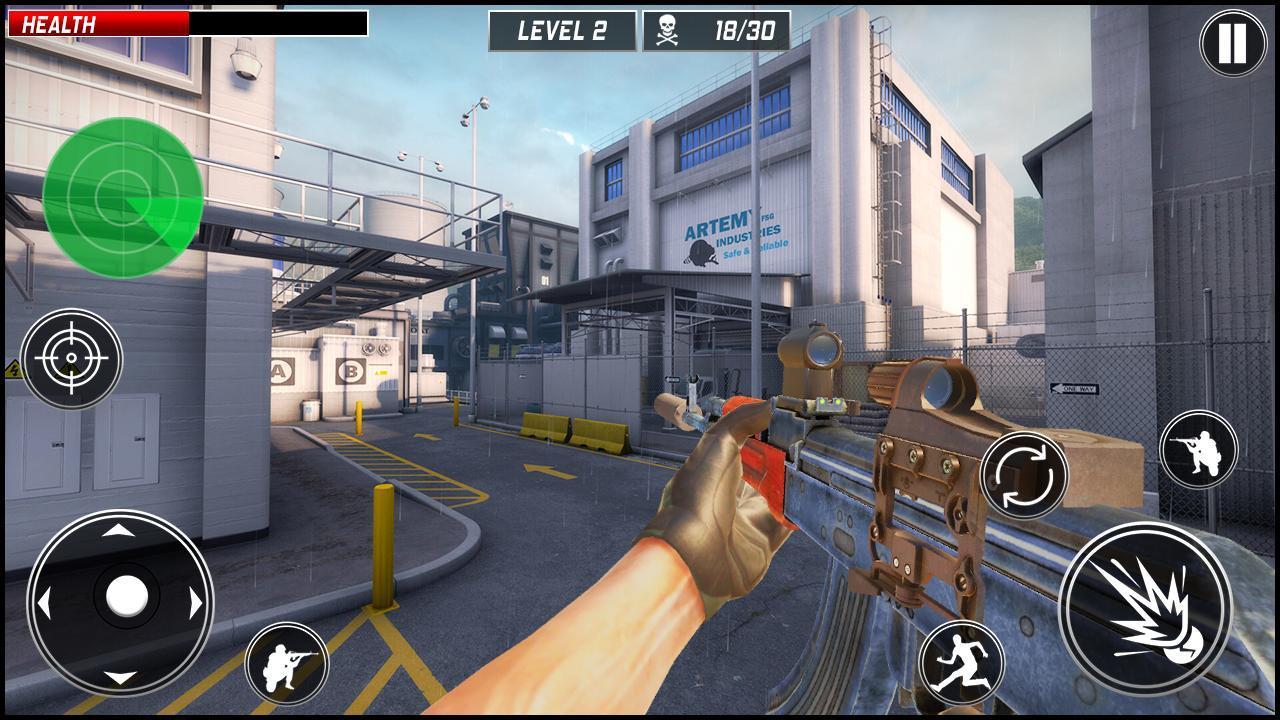1280x720 pixels.
Task: Tap the green radar minimap
Action: (x=122, y=197)
